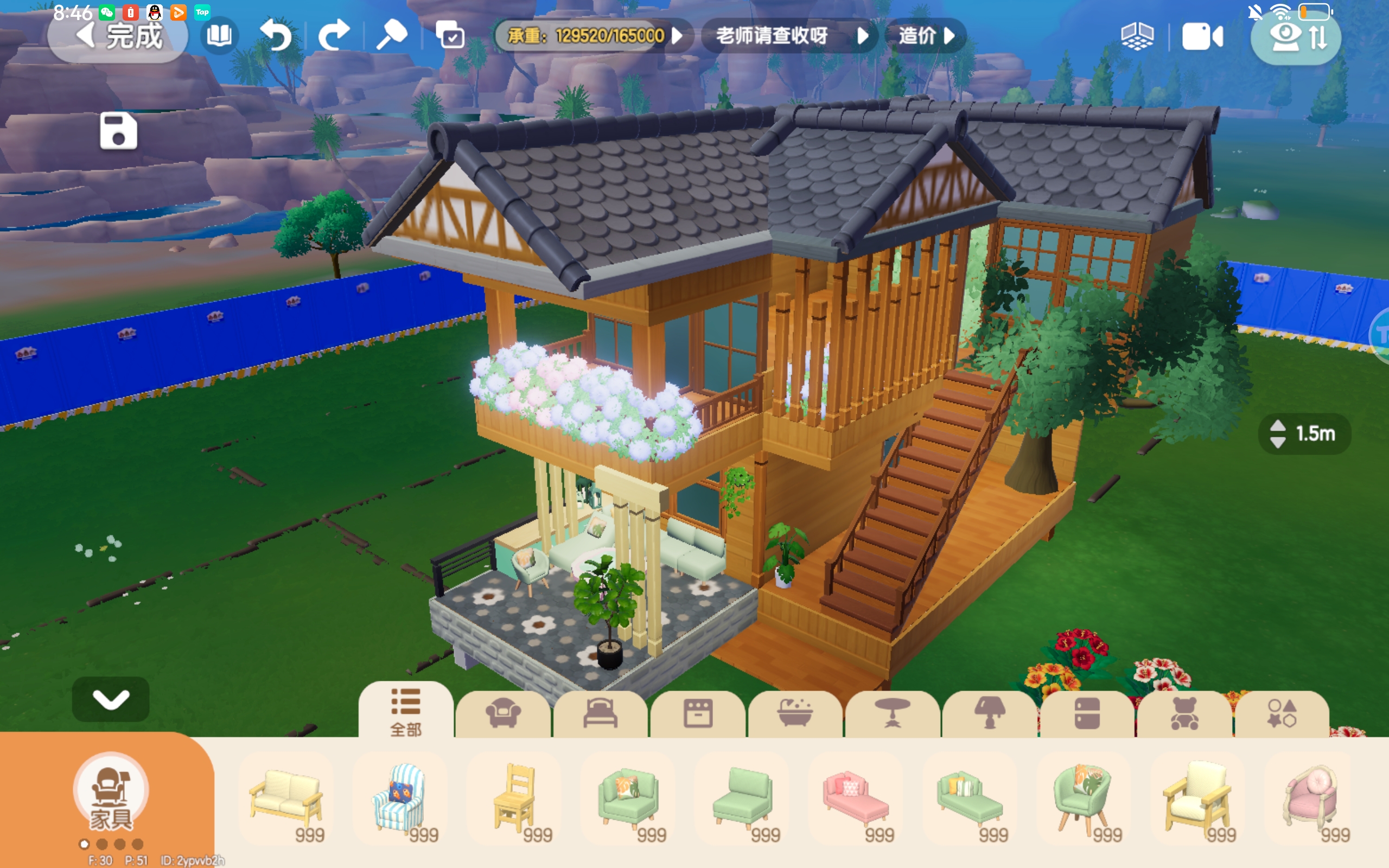Tap the 完成 done button
This screenshot has height=868, width=1389.
tap(118, 37)
